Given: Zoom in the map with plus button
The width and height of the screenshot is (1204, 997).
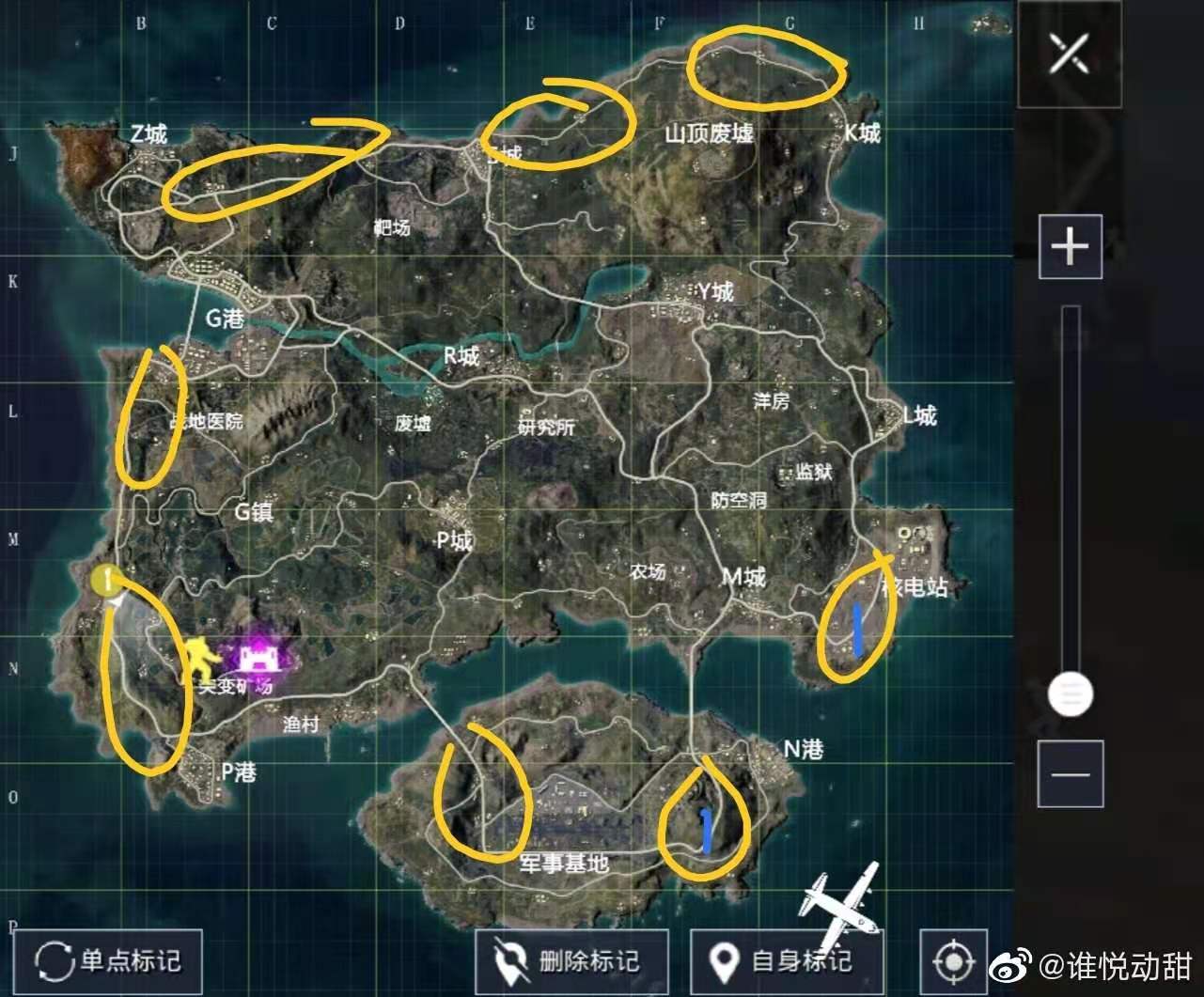Looking at the screenshot, I should tap(1070, 246).
